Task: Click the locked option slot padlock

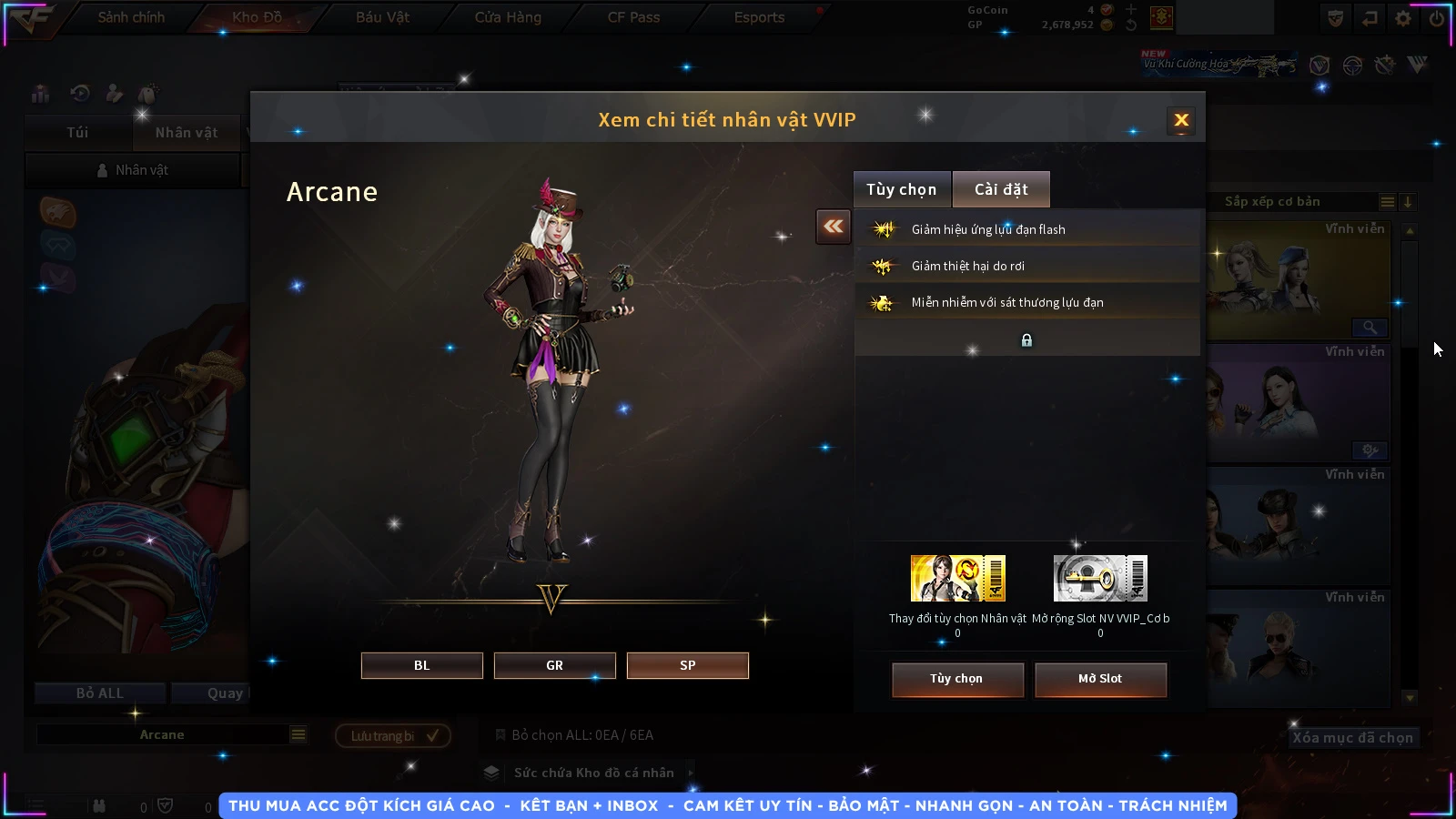Action: pos(1026,340)
